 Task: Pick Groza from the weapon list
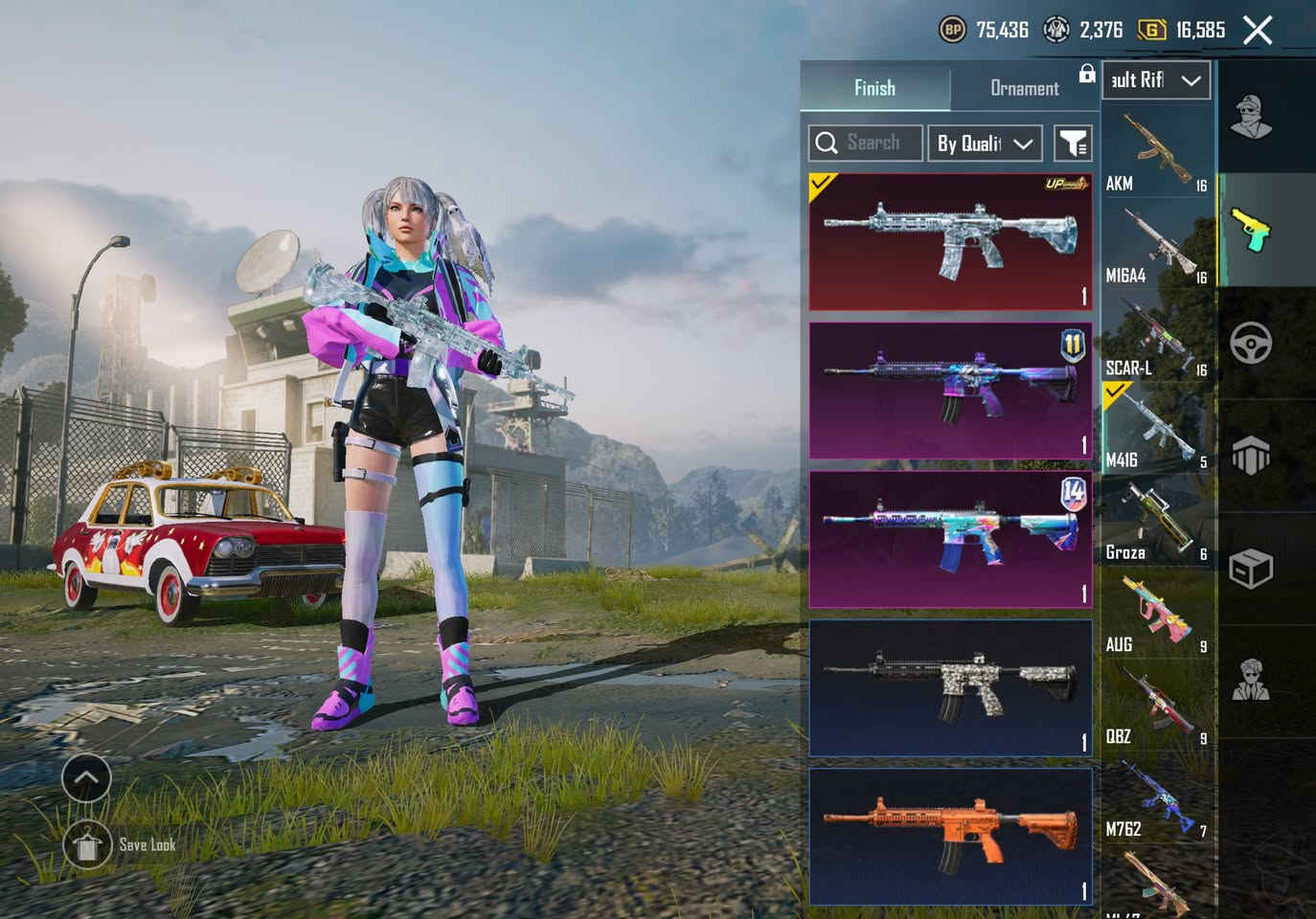[1157, 523]
